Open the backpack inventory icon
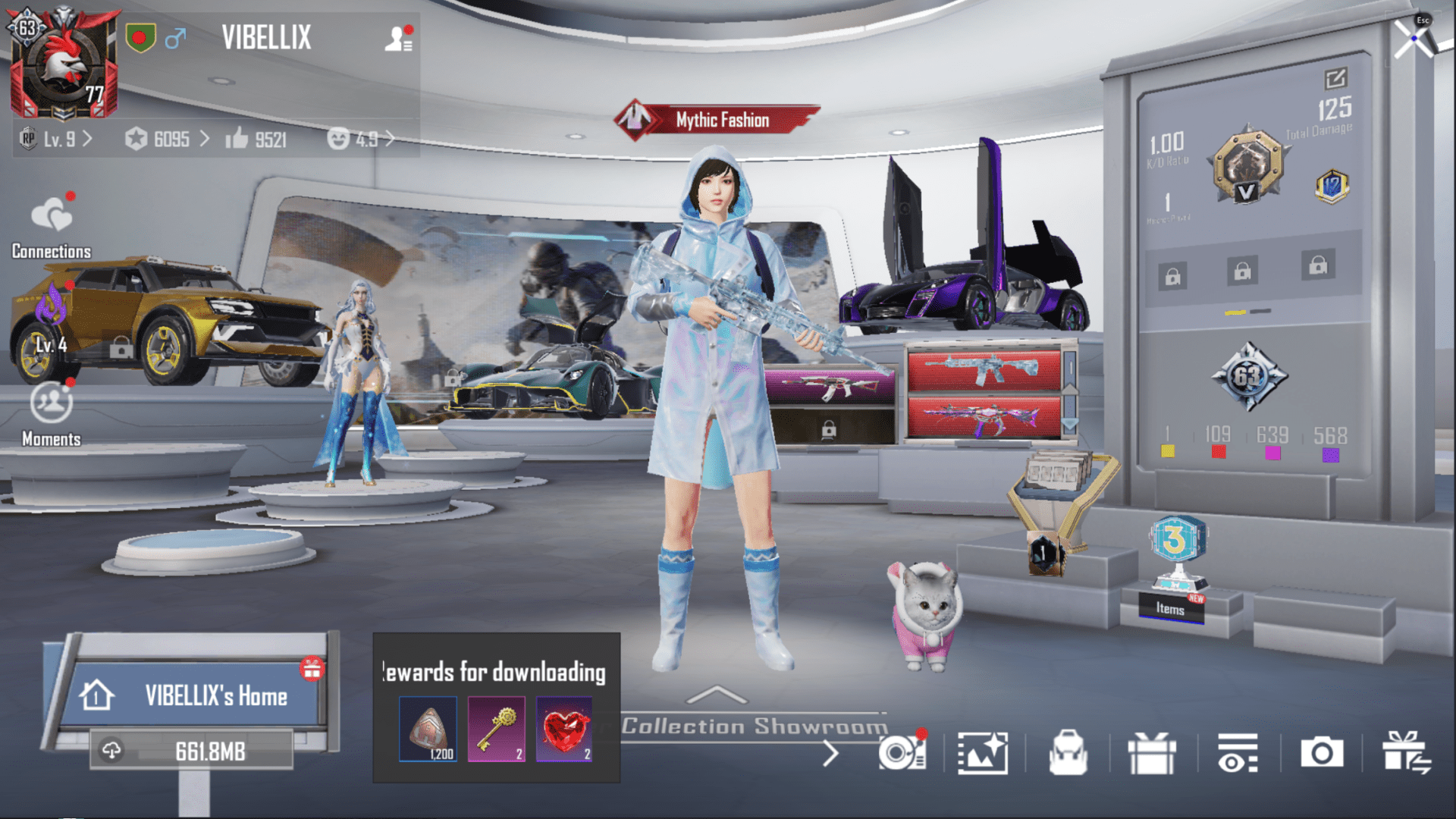Viewport: 1456px width, 819px height. [1070, 754]
